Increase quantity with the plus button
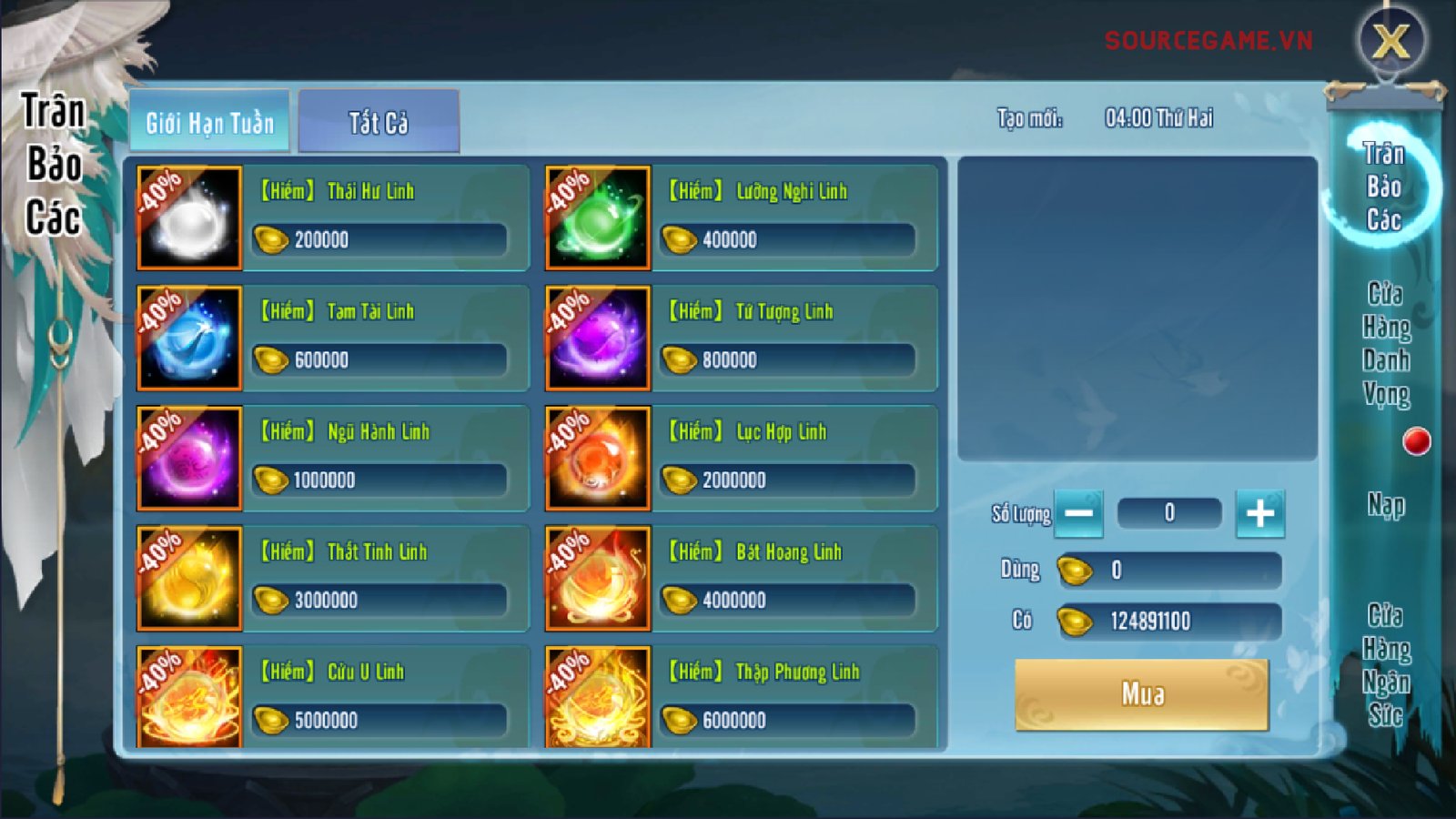The width and height of the screenshot is (1456, 819). [1260, 513]
